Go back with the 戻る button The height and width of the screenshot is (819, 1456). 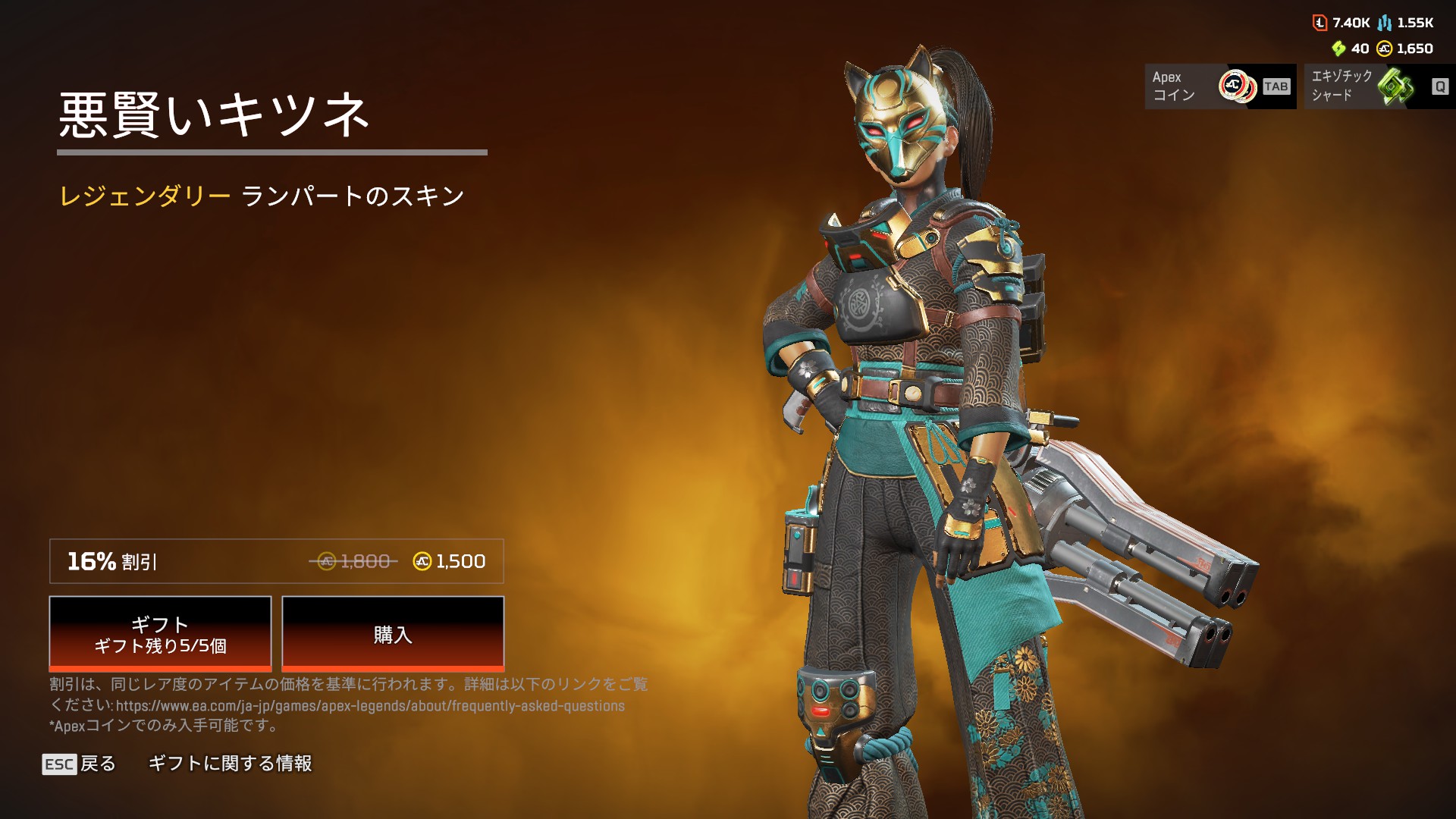pyautogui.click(x=80, y=764)
